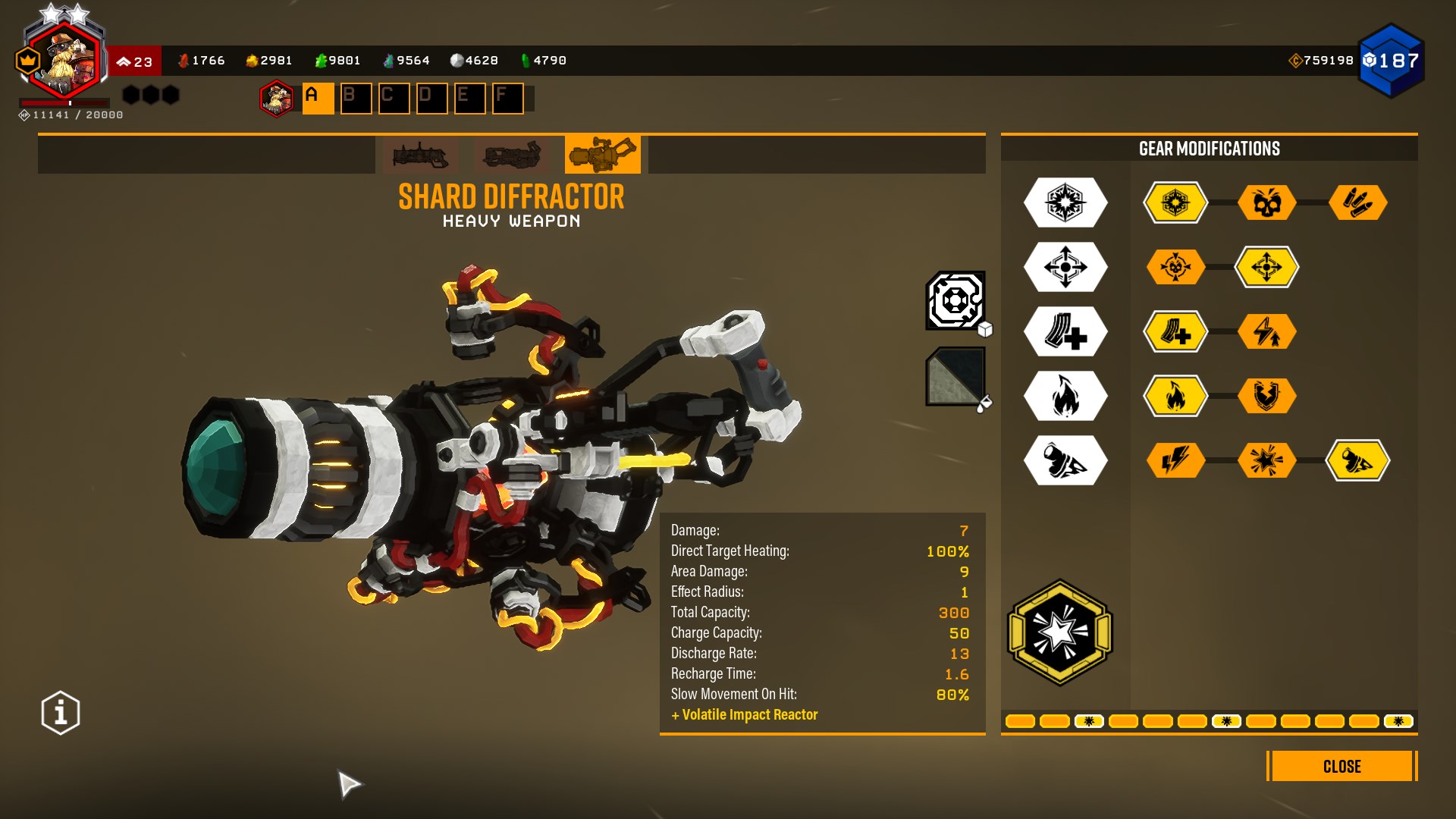Open the weapon paintjob slot
The image size is (1456, 819).
955,377
